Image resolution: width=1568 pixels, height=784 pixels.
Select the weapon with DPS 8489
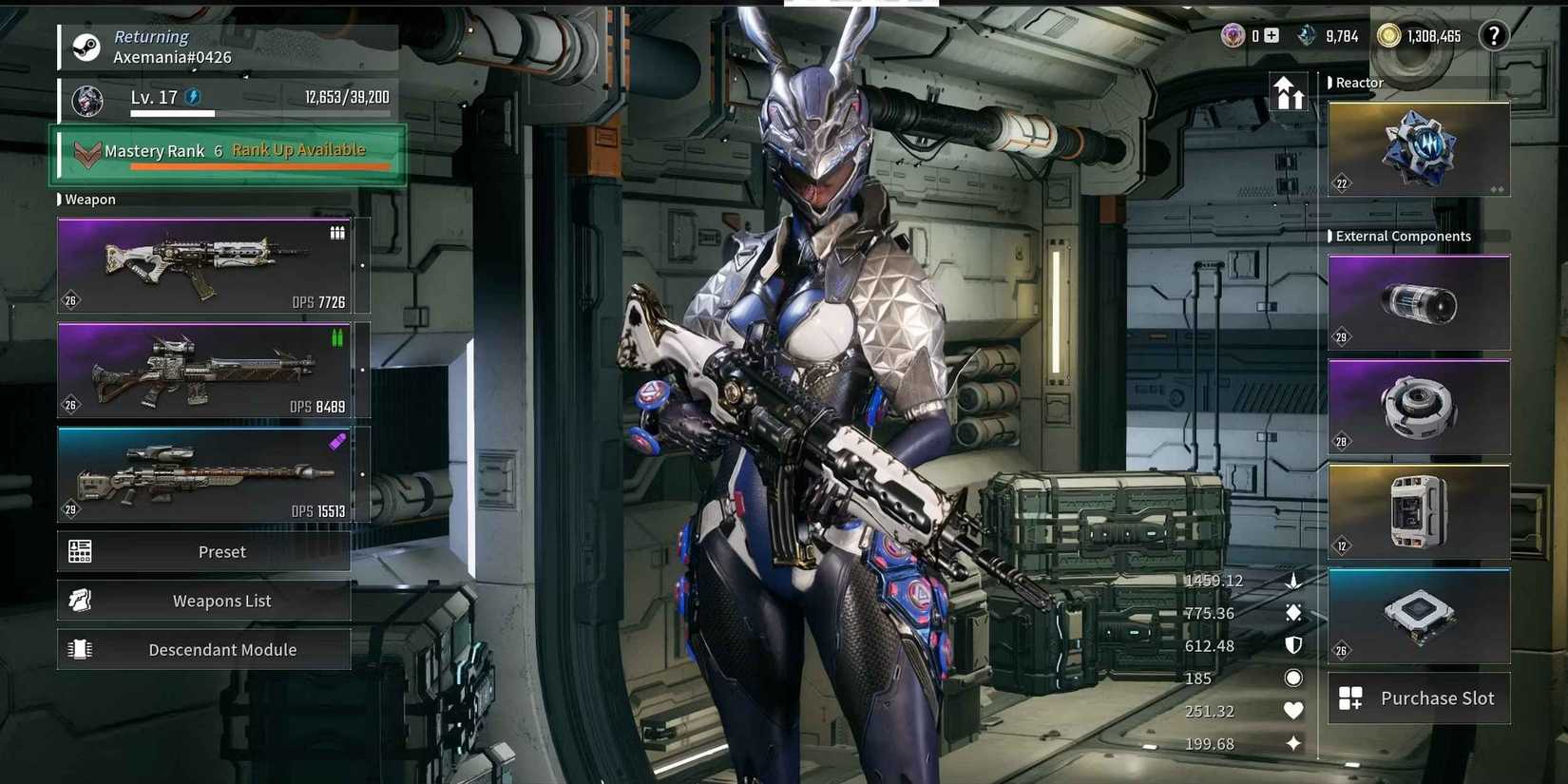pos(202,371)
